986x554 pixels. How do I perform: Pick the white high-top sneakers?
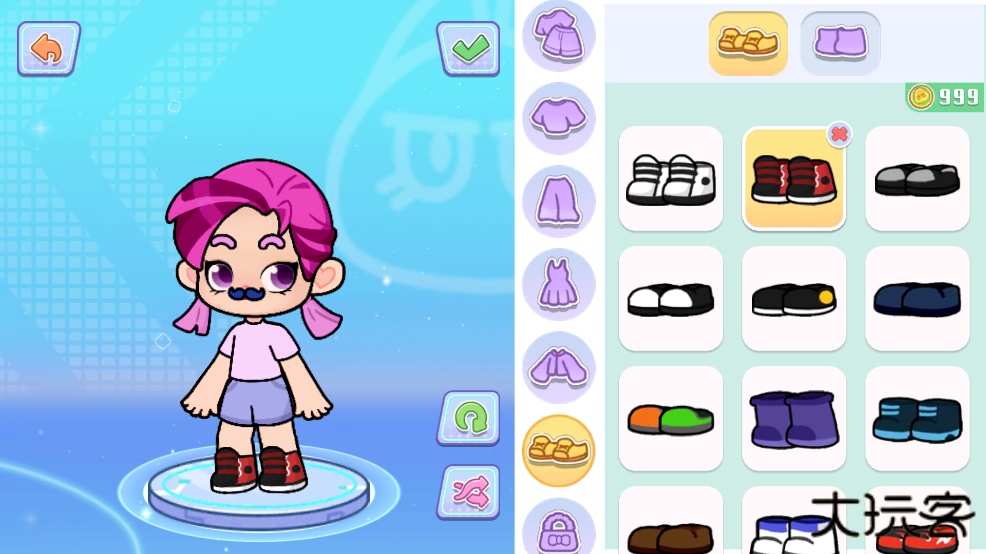tap(670, 179)
